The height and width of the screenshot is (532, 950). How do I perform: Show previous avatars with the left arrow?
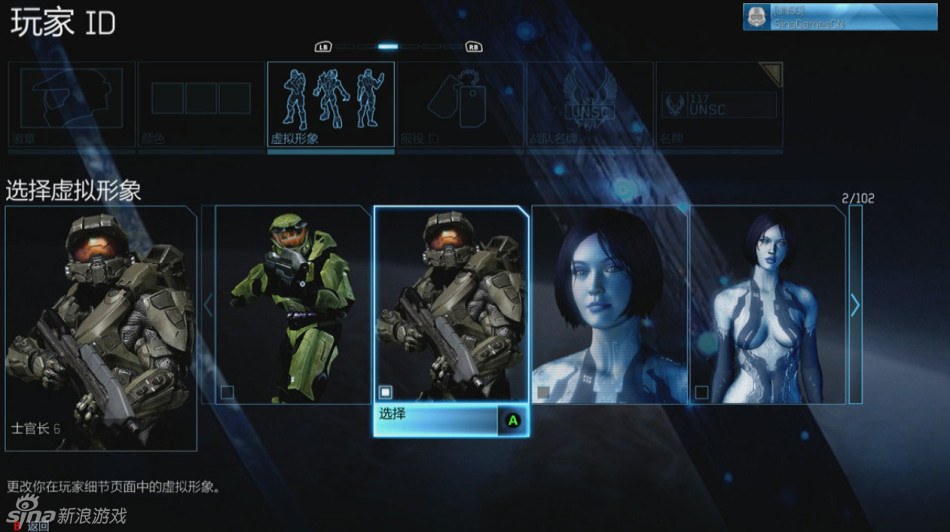(x=208, y=305)
